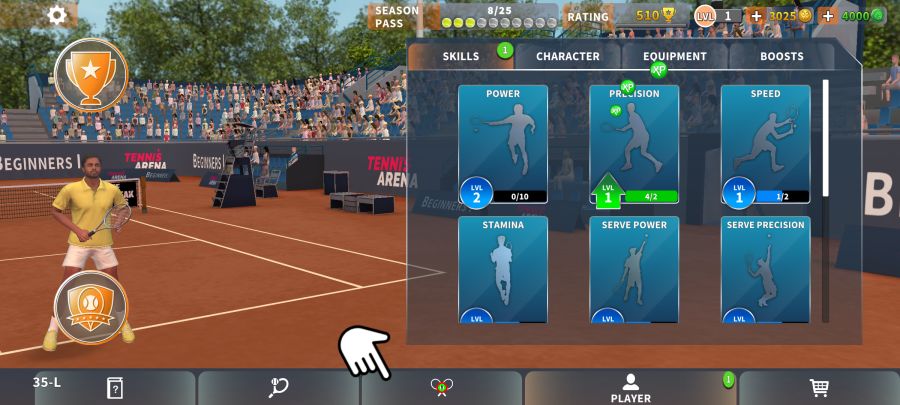
Task: Show the Boosts tab
Action: click(782, 56)
